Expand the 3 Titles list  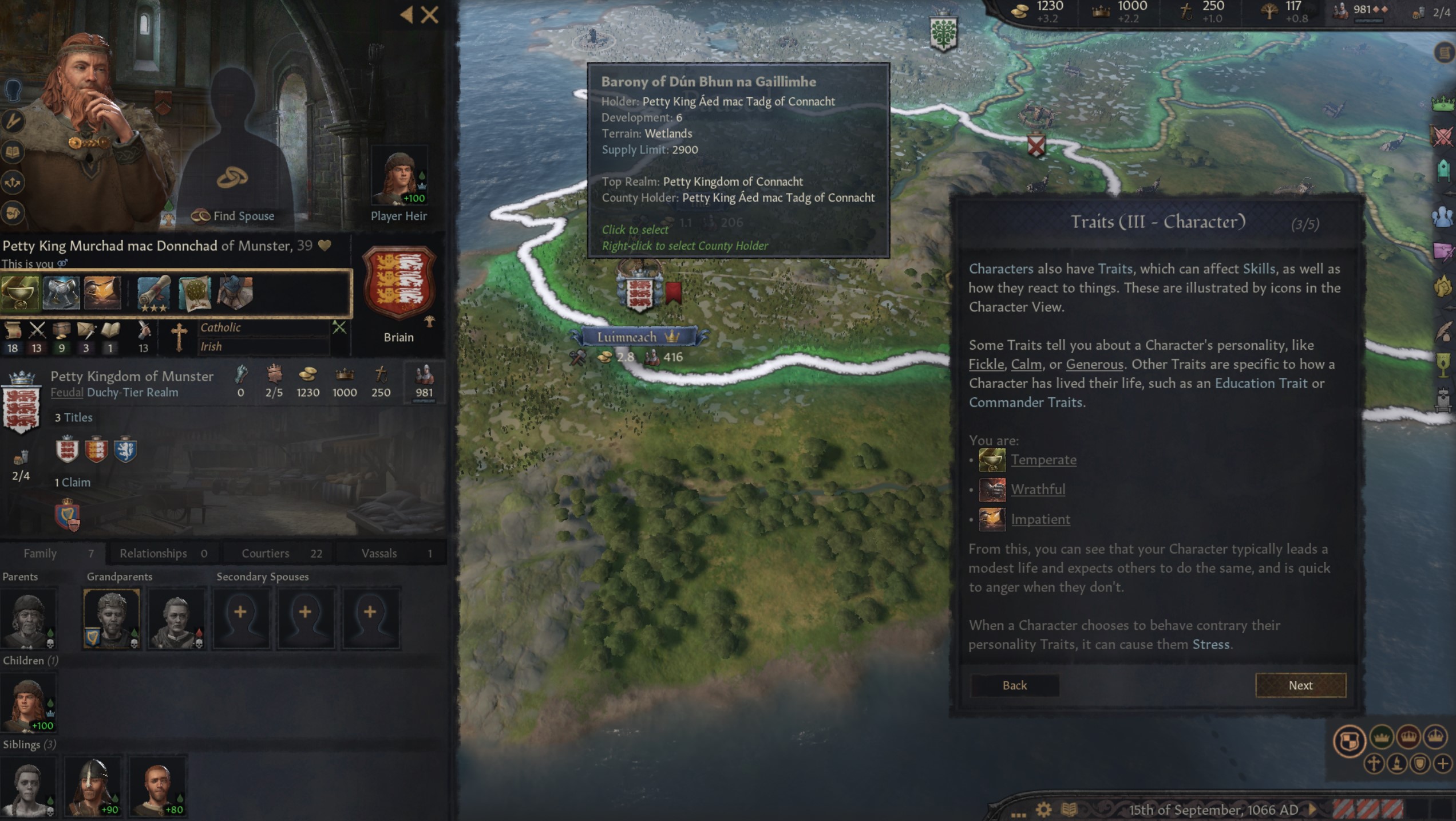pos(74,417)
